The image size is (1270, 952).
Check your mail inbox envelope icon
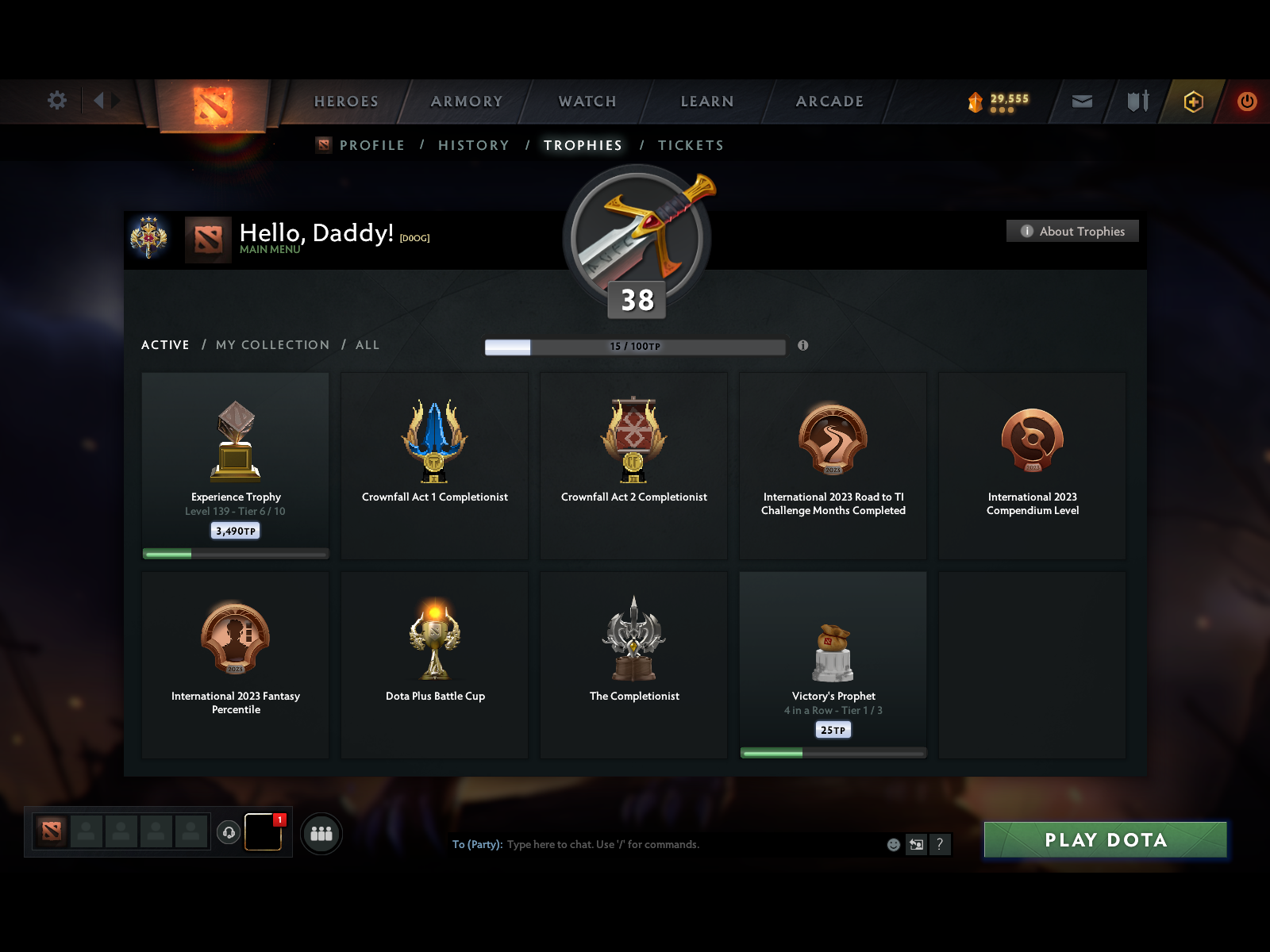tap(1081, 102)
